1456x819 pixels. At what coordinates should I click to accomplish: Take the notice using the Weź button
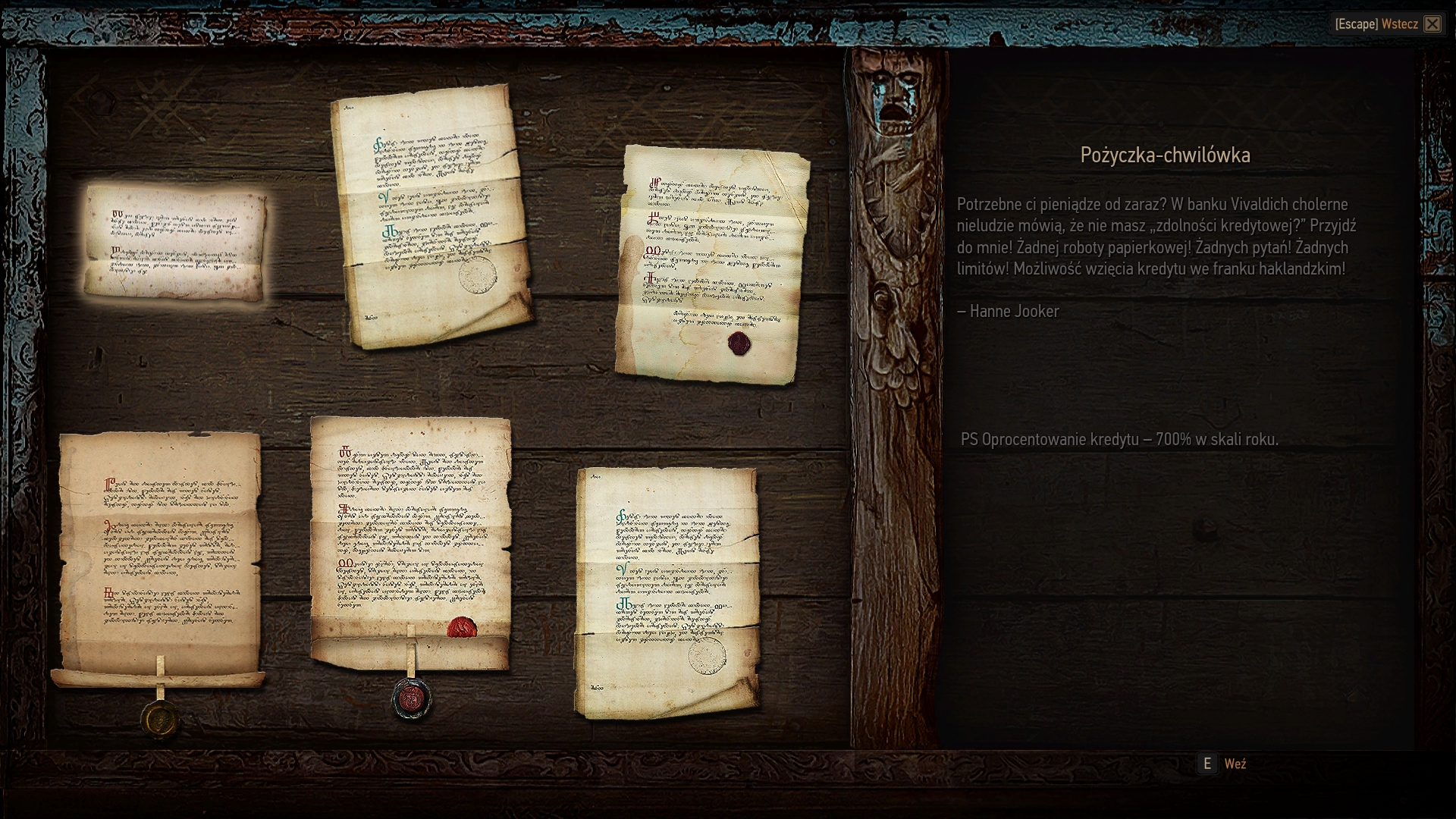[x=1234, y=764]
